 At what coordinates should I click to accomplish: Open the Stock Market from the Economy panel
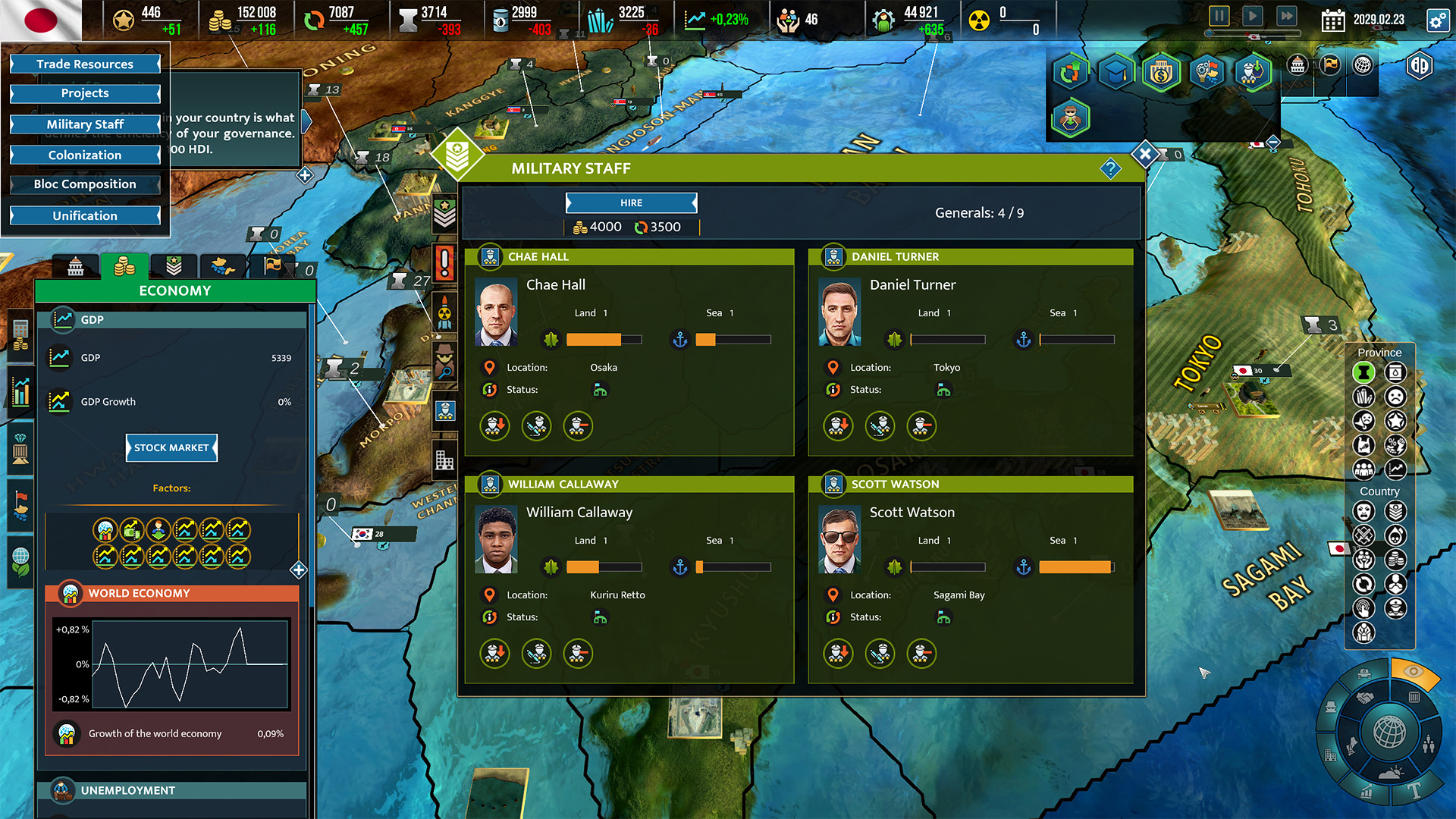click(x=171, y=447)
